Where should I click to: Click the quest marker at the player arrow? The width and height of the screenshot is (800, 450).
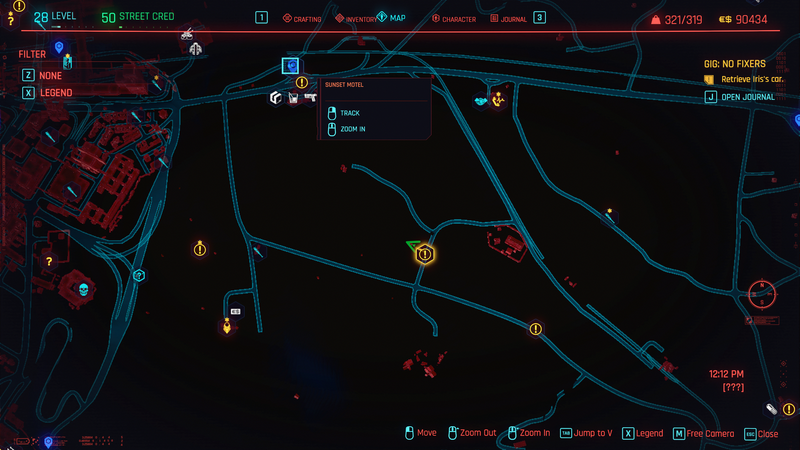coord(424,254)
